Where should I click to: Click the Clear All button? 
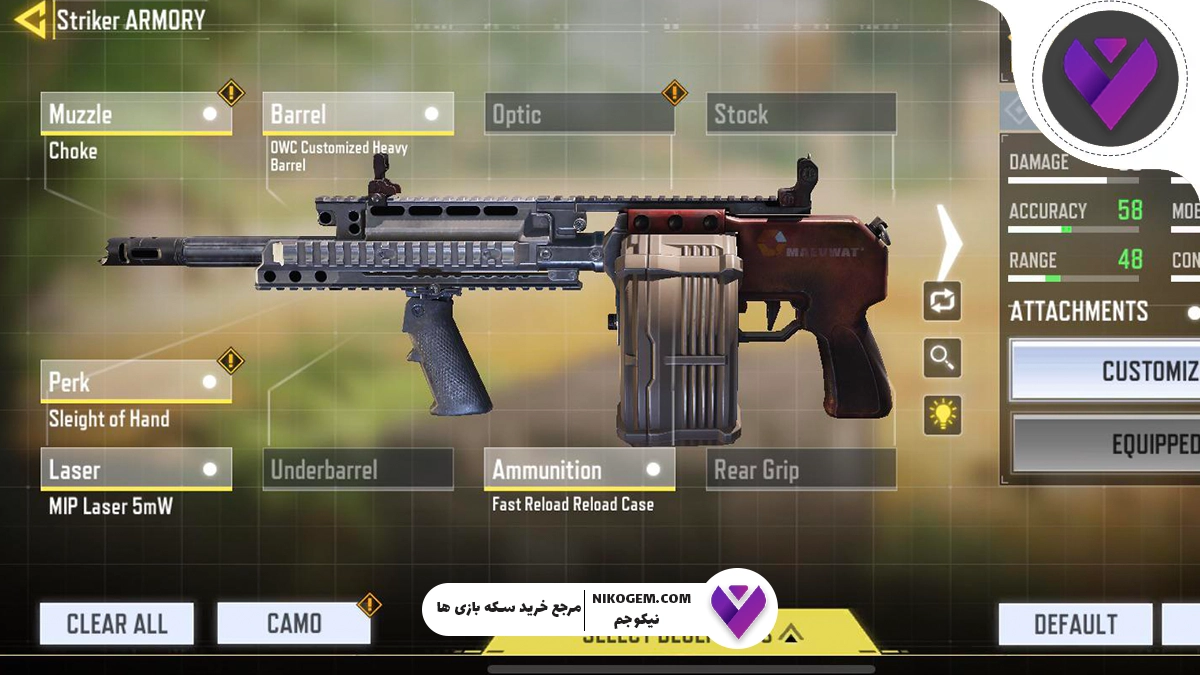[117, 624]
